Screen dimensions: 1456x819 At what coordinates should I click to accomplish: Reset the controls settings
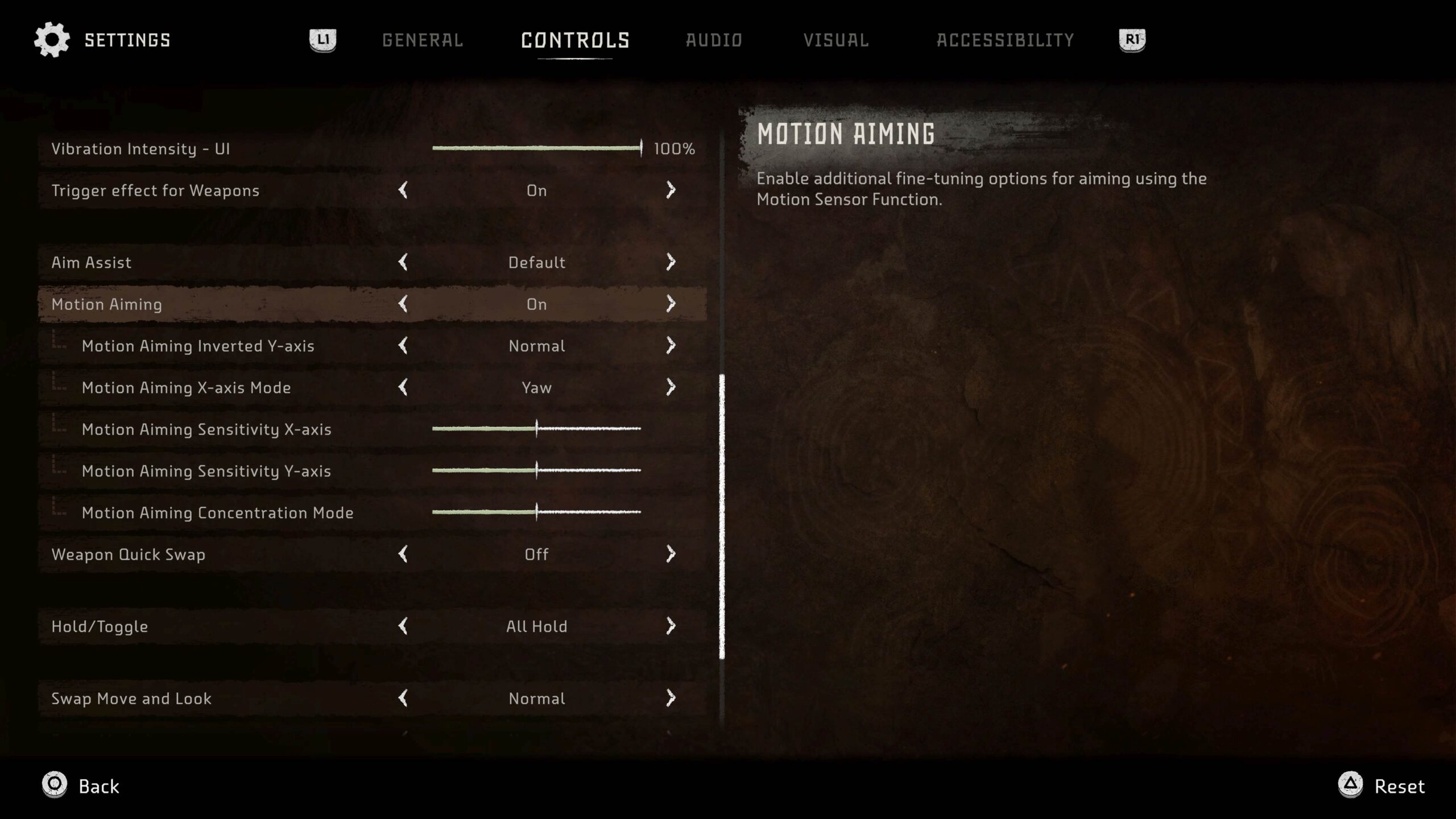(x=1382, y=786)
